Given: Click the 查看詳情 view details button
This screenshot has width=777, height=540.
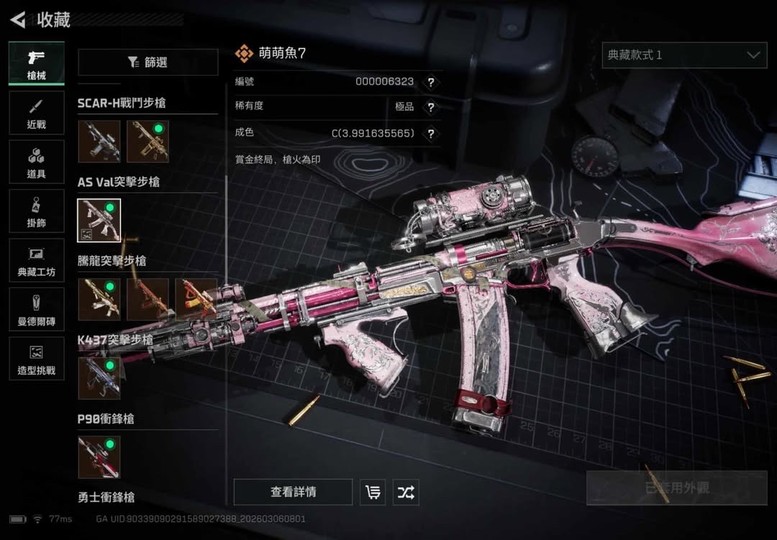Looking at the screenshot, I should pos(293,492).
